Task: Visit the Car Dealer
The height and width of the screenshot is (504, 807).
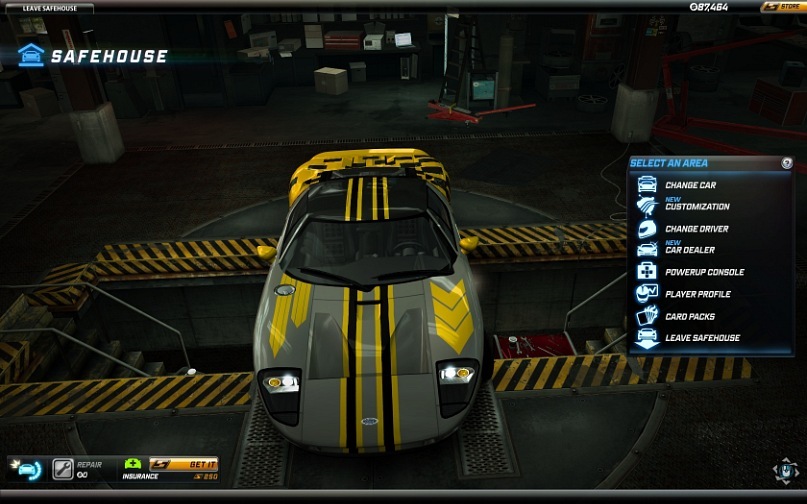Action: [x=689, y=250]
